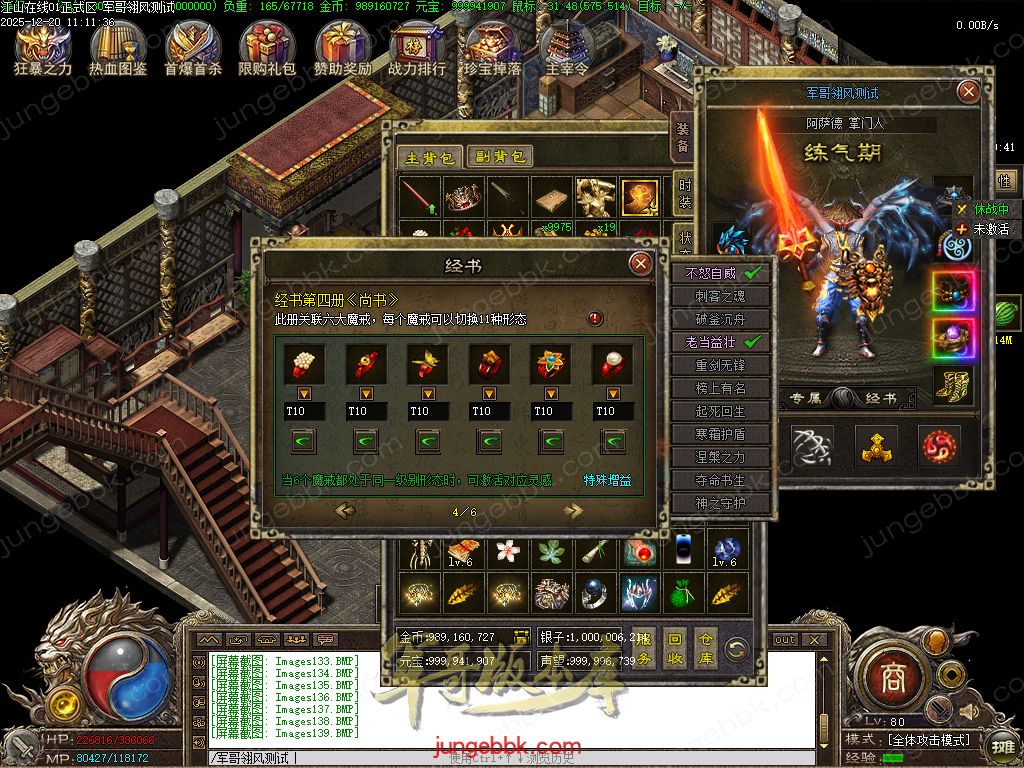Go to the previous 经书 page arrow
The image size is (1024, 768).
(346, 511)
